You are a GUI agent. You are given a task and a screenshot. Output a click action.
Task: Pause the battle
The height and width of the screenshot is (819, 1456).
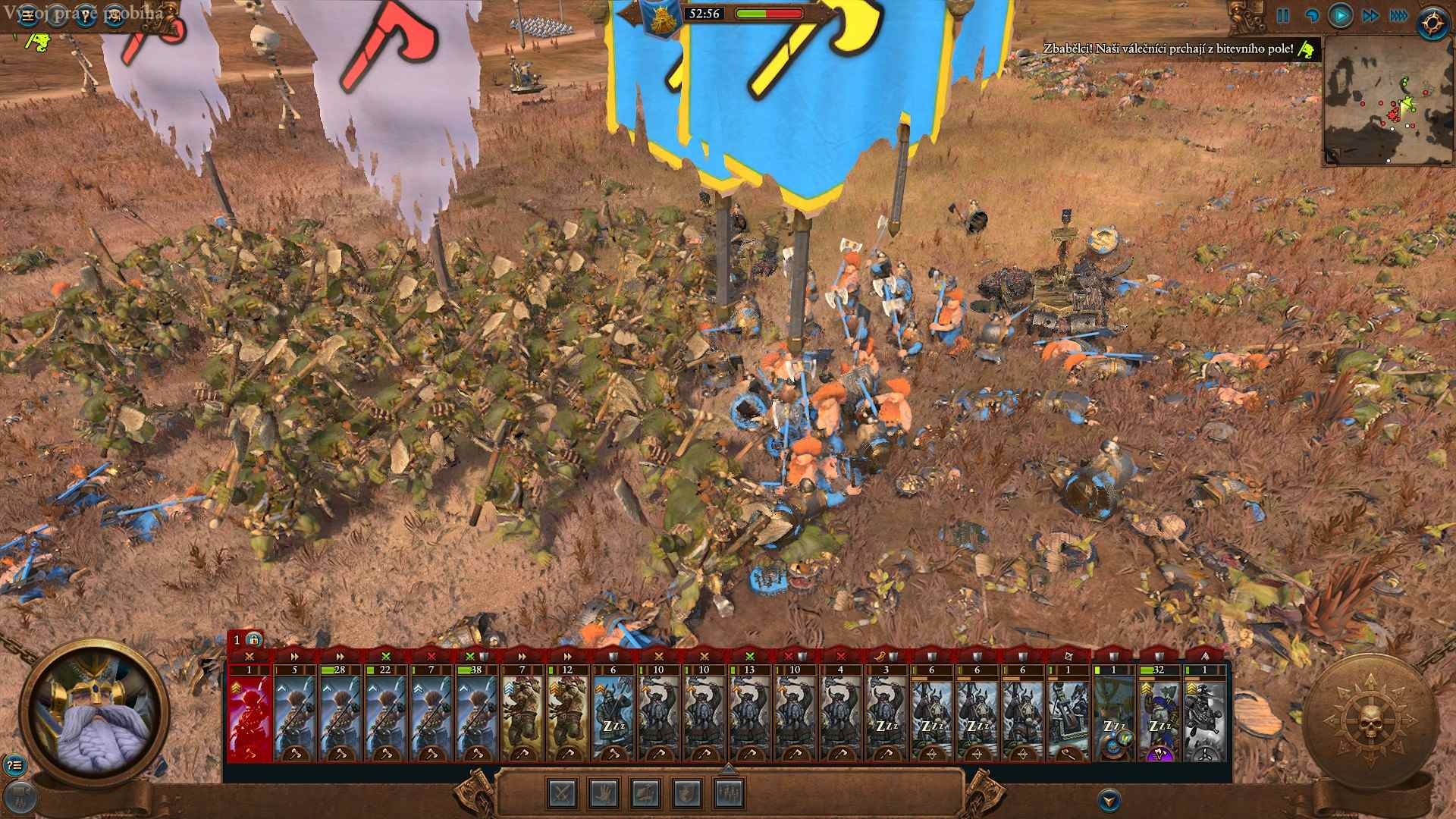(x=1283, y=16)
